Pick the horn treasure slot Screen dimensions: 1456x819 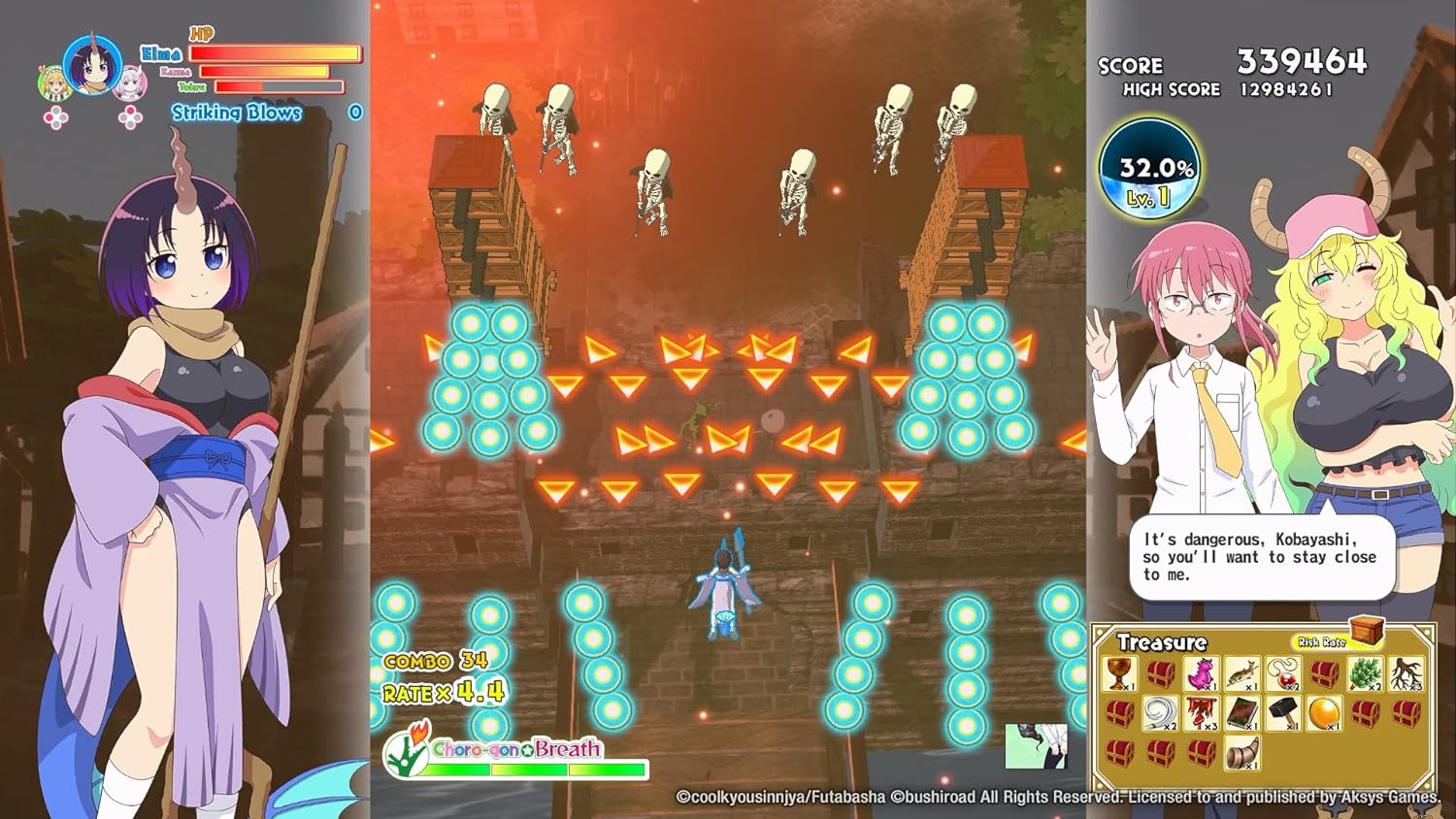click(x=1242, y=753)
